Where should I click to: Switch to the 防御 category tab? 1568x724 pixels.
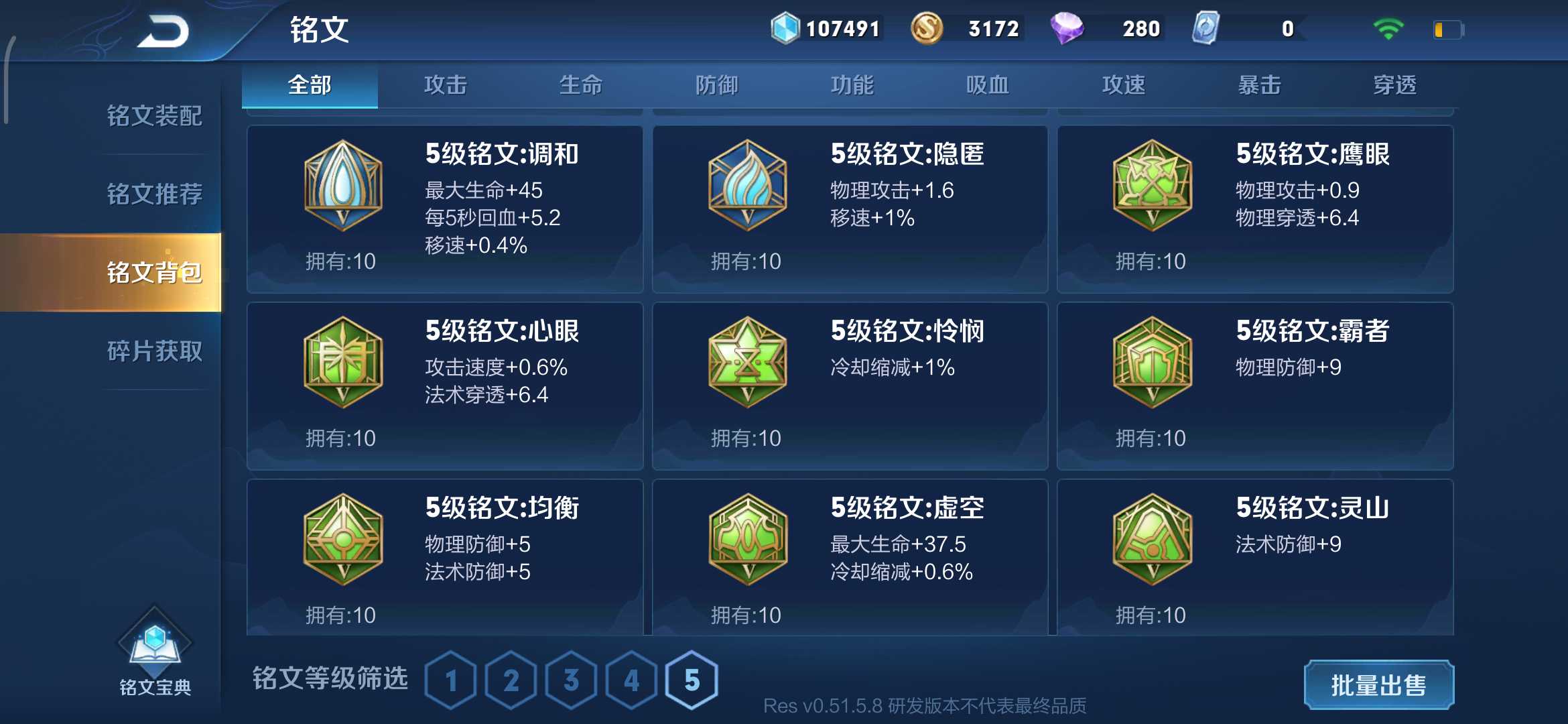click(717, 85)
